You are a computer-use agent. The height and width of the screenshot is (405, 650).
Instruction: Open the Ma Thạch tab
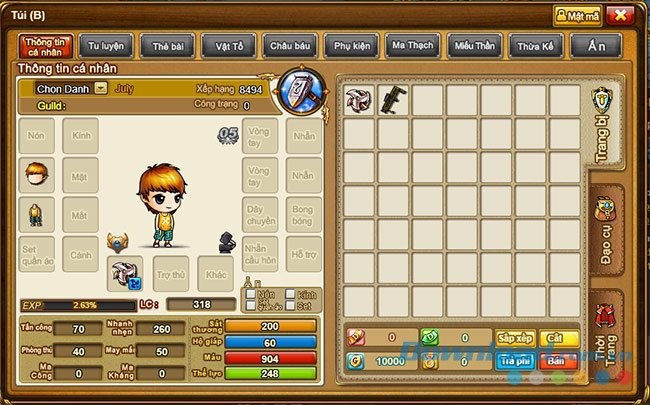coord(412,46)
